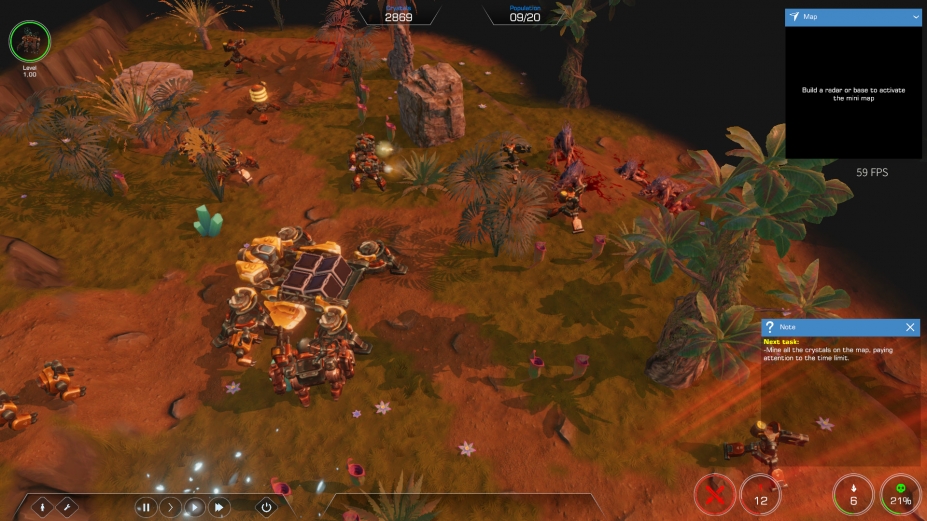Click the green skull 21% indicator
The width and height of the screenshot is (927, 521).
coord(900,494)
